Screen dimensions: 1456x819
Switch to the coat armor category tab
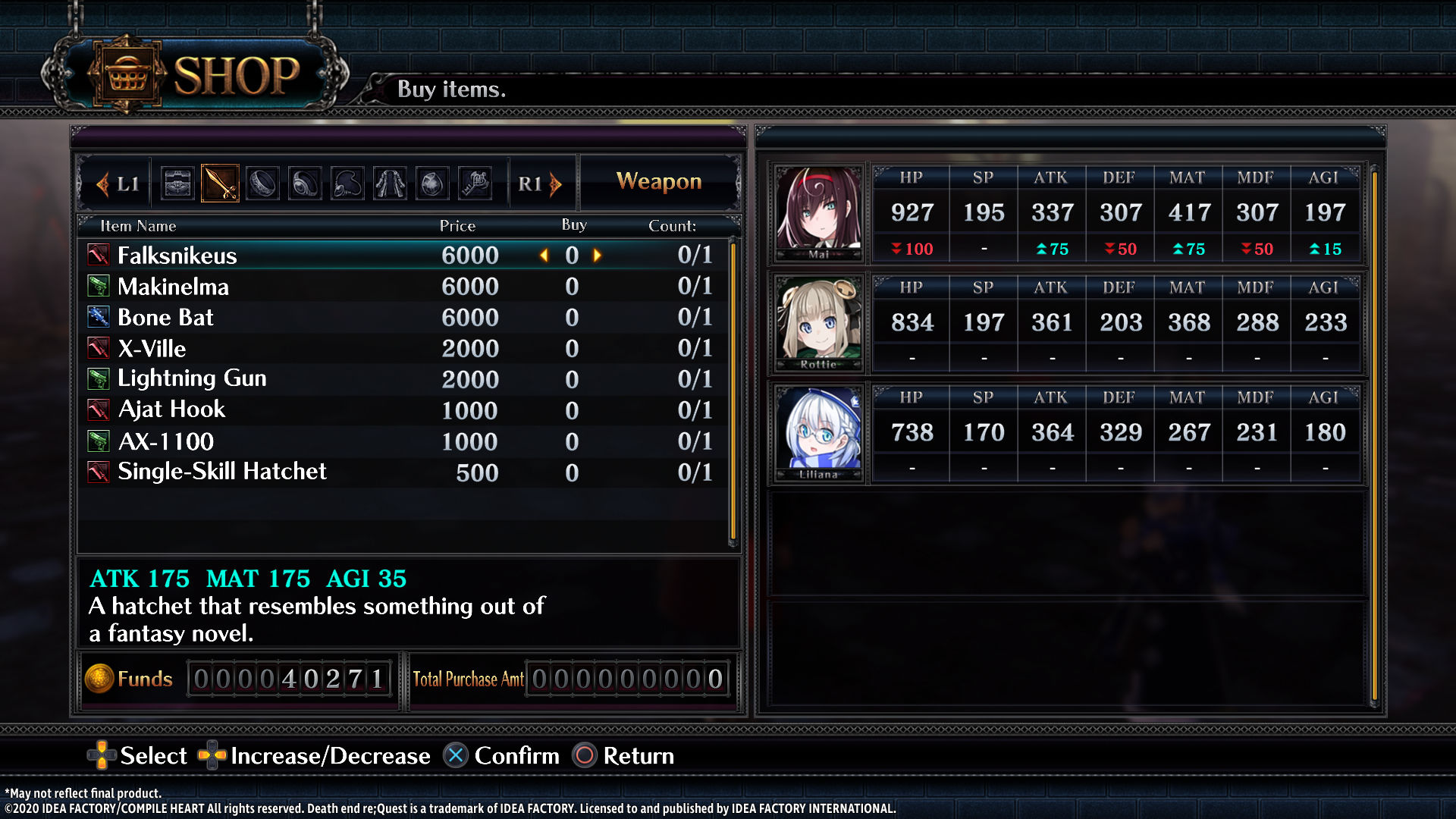coord(390,184)
